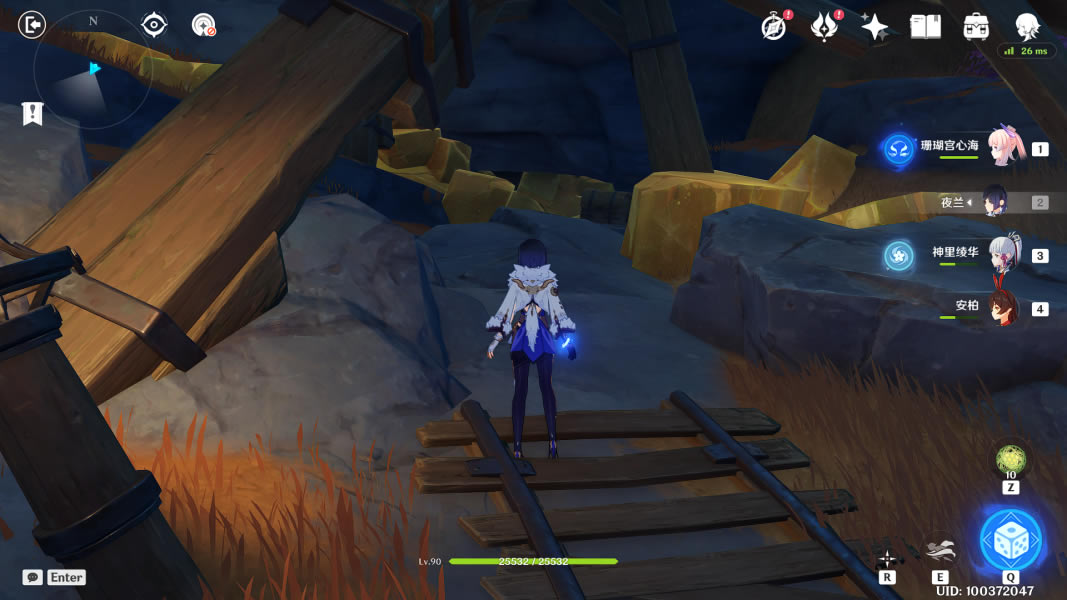Open the character head profile menu icon
Screen dimensions: 1067x600
1027,25
